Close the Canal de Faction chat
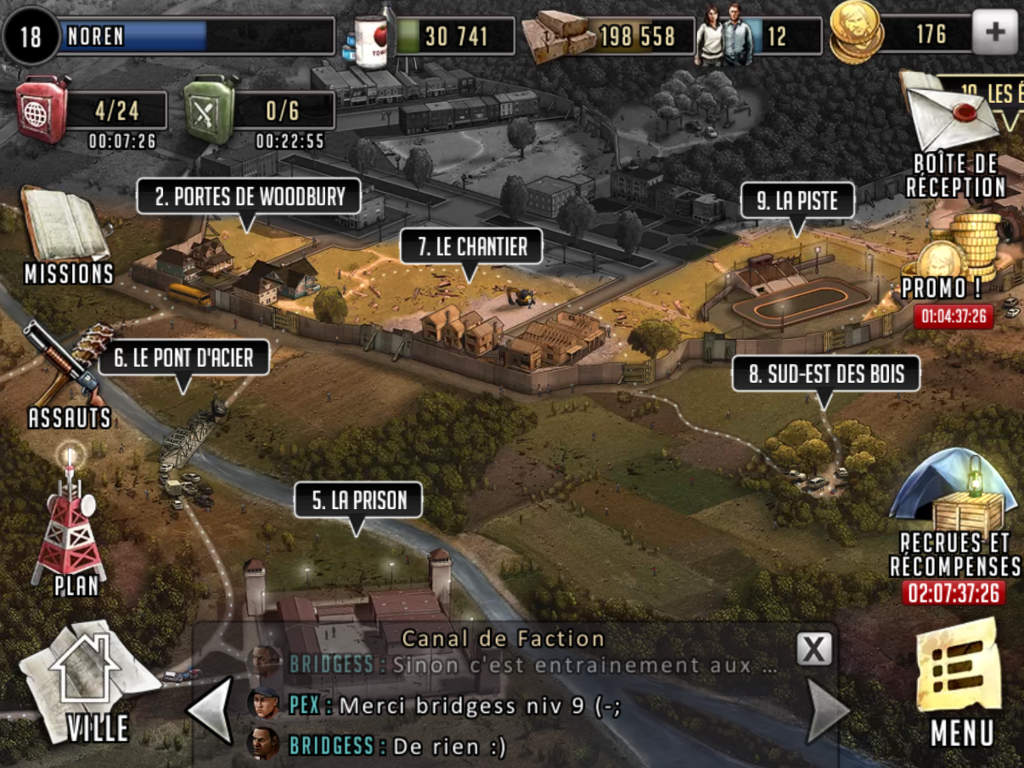The width and height of the screenshot is (1024, 768). pyautogui.click(x=814, y=649)
